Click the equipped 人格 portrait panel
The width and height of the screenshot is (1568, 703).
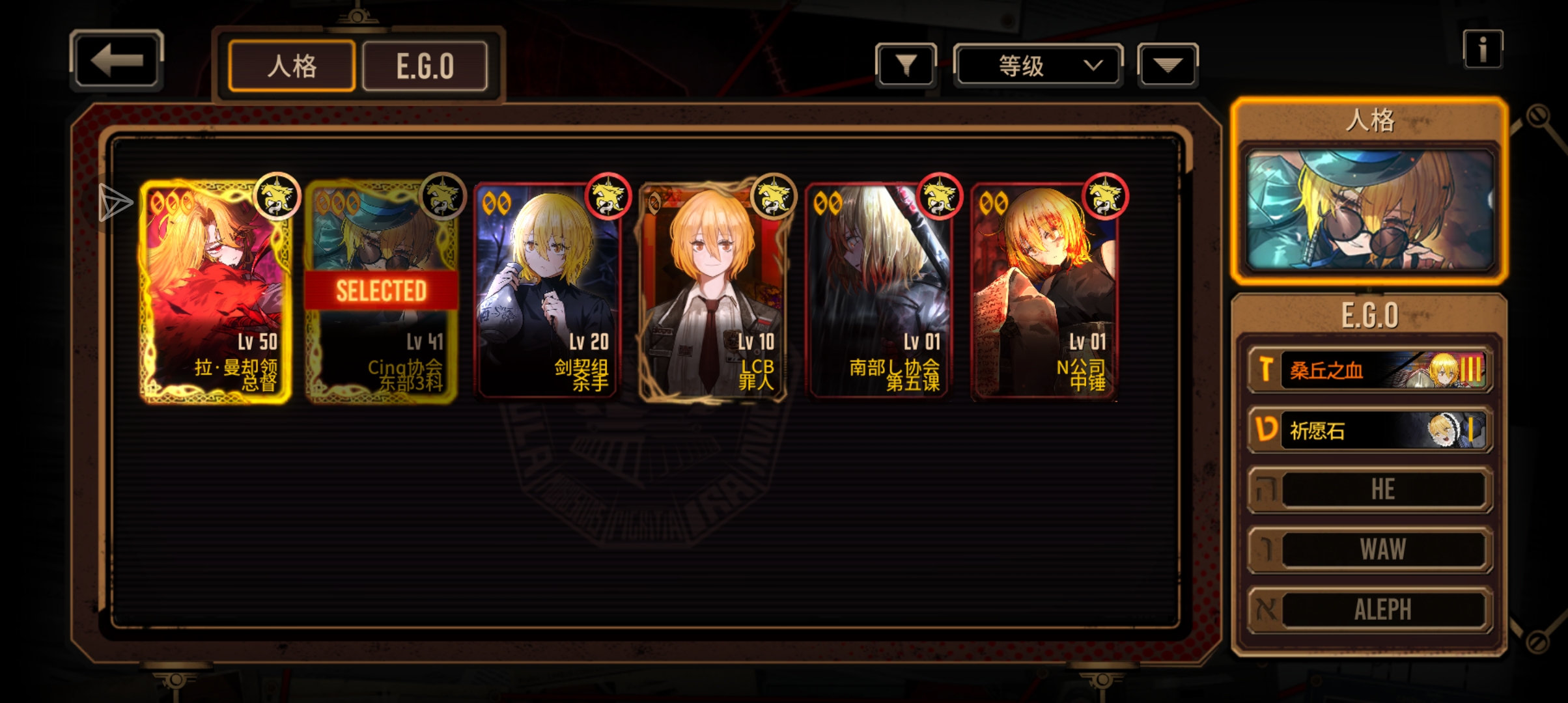[x=1369, y=210]
